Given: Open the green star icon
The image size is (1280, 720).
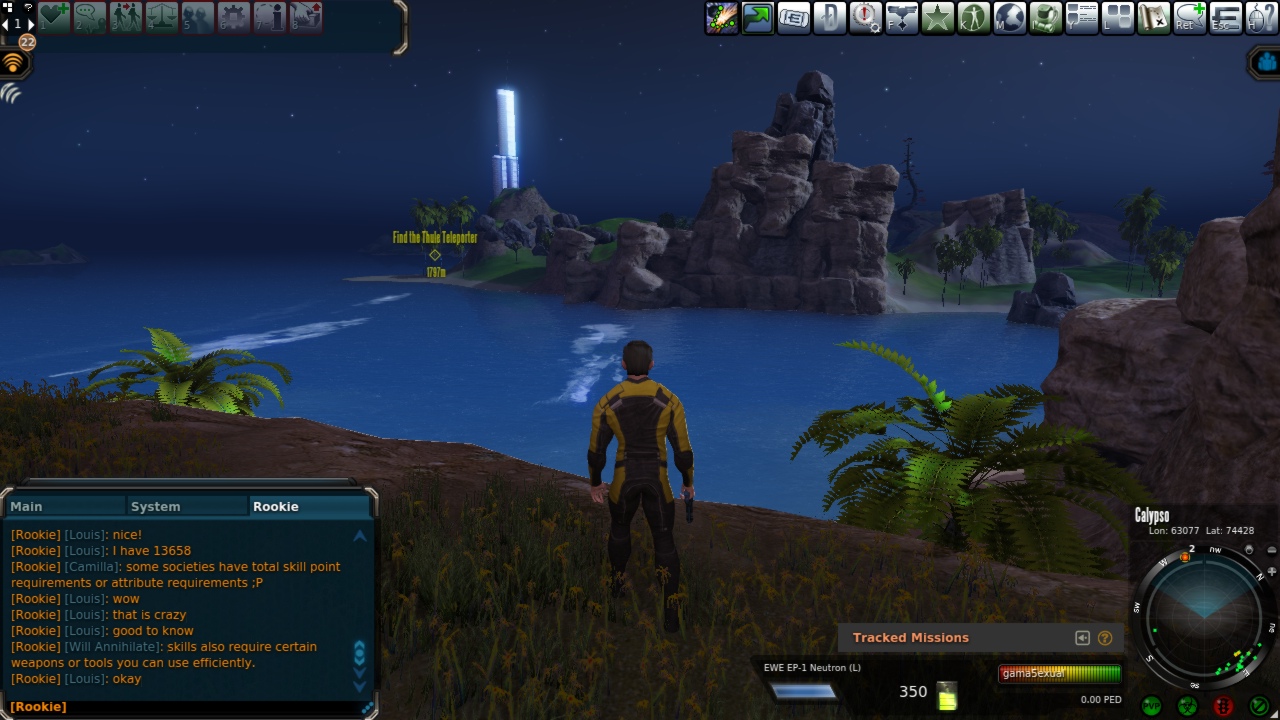Looking at the screenshot, I should pos(937,17).
